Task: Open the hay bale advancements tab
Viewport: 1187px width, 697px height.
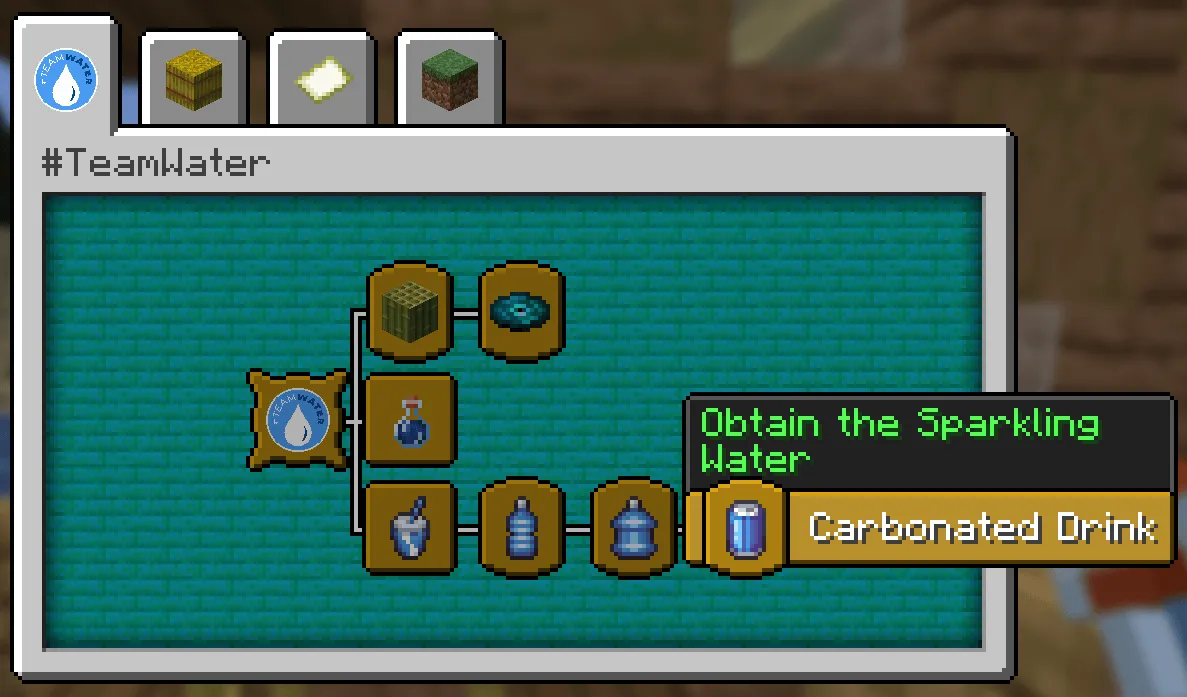Action: (x=193, y=82)
